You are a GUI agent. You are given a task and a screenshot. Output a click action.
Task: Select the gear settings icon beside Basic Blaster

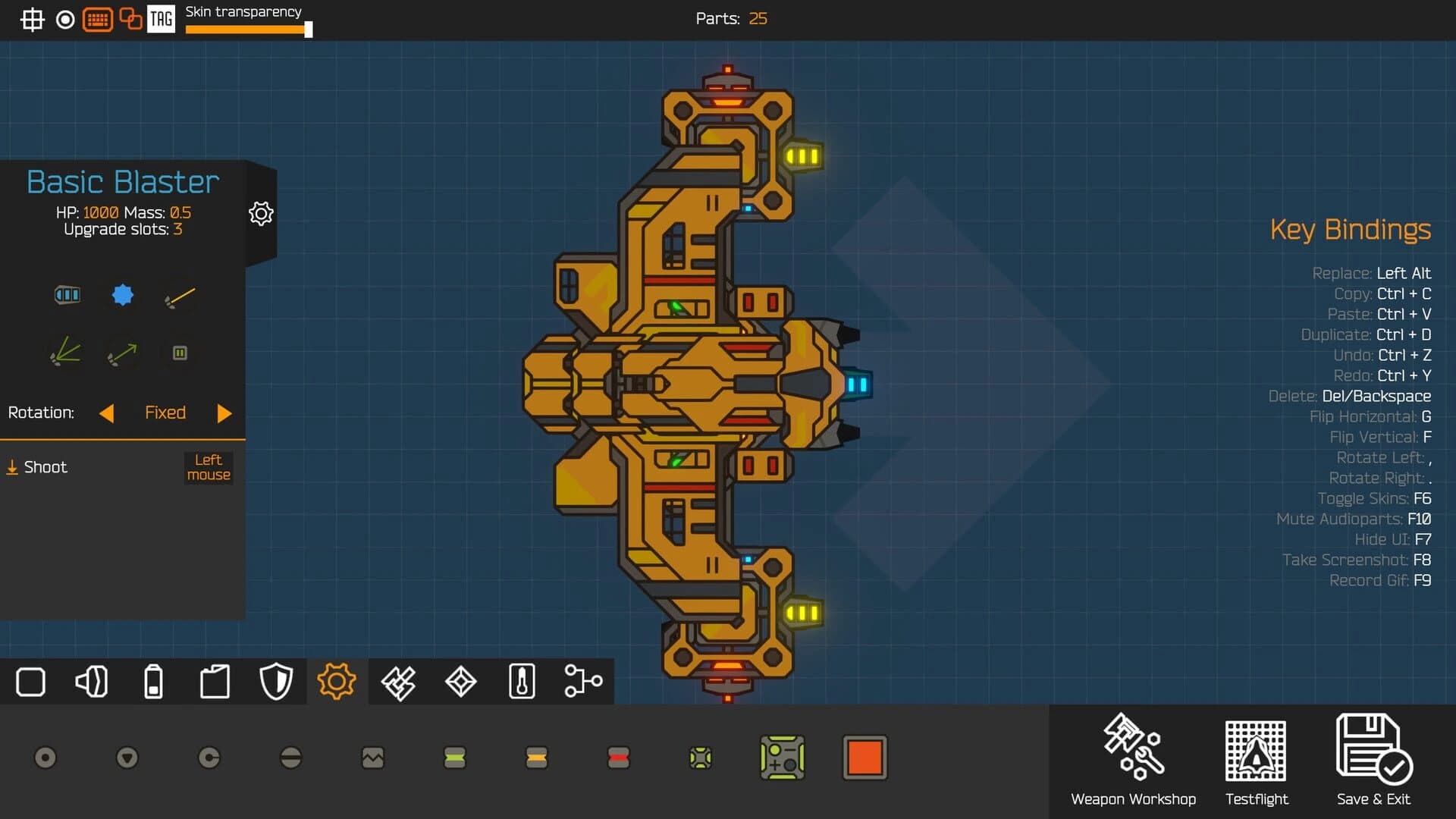(x=261, y=213)
